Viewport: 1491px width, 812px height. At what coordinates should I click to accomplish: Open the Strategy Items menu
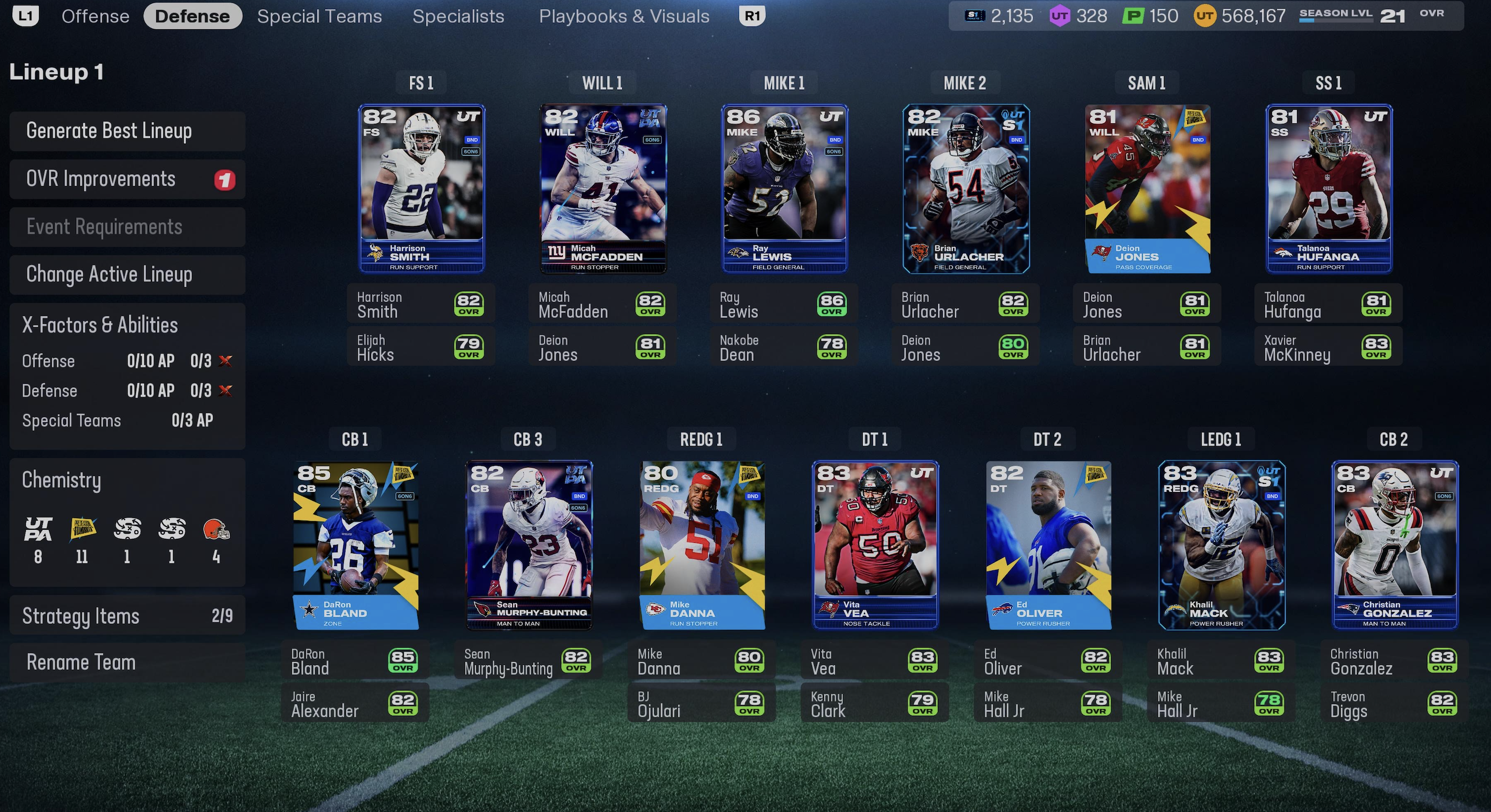tap(128, 616)
